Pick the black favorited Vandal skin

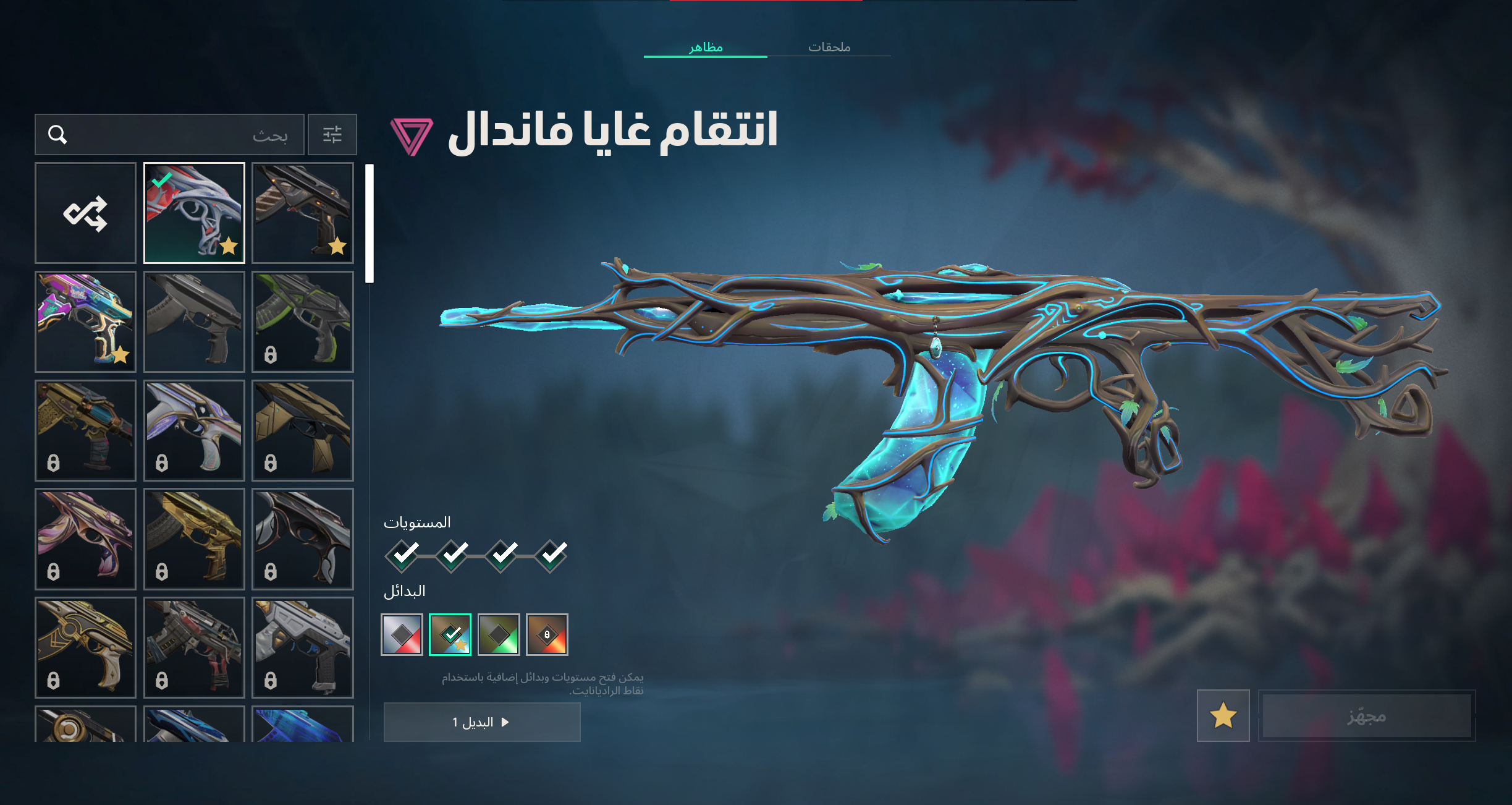(x=303, y=213)
